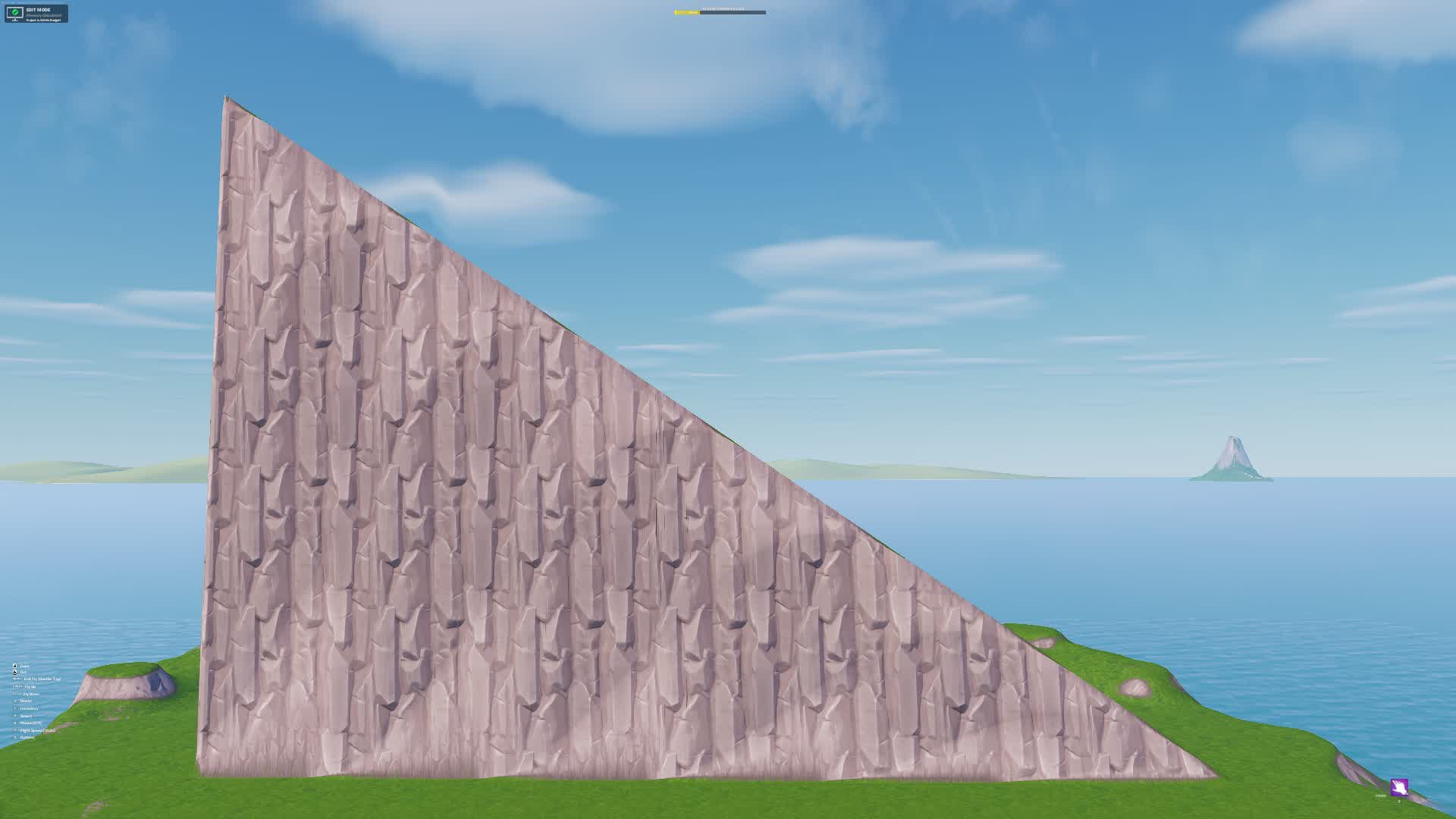
Task: Click the Inventory key icon in controls legend
Action: pos(15,708)
